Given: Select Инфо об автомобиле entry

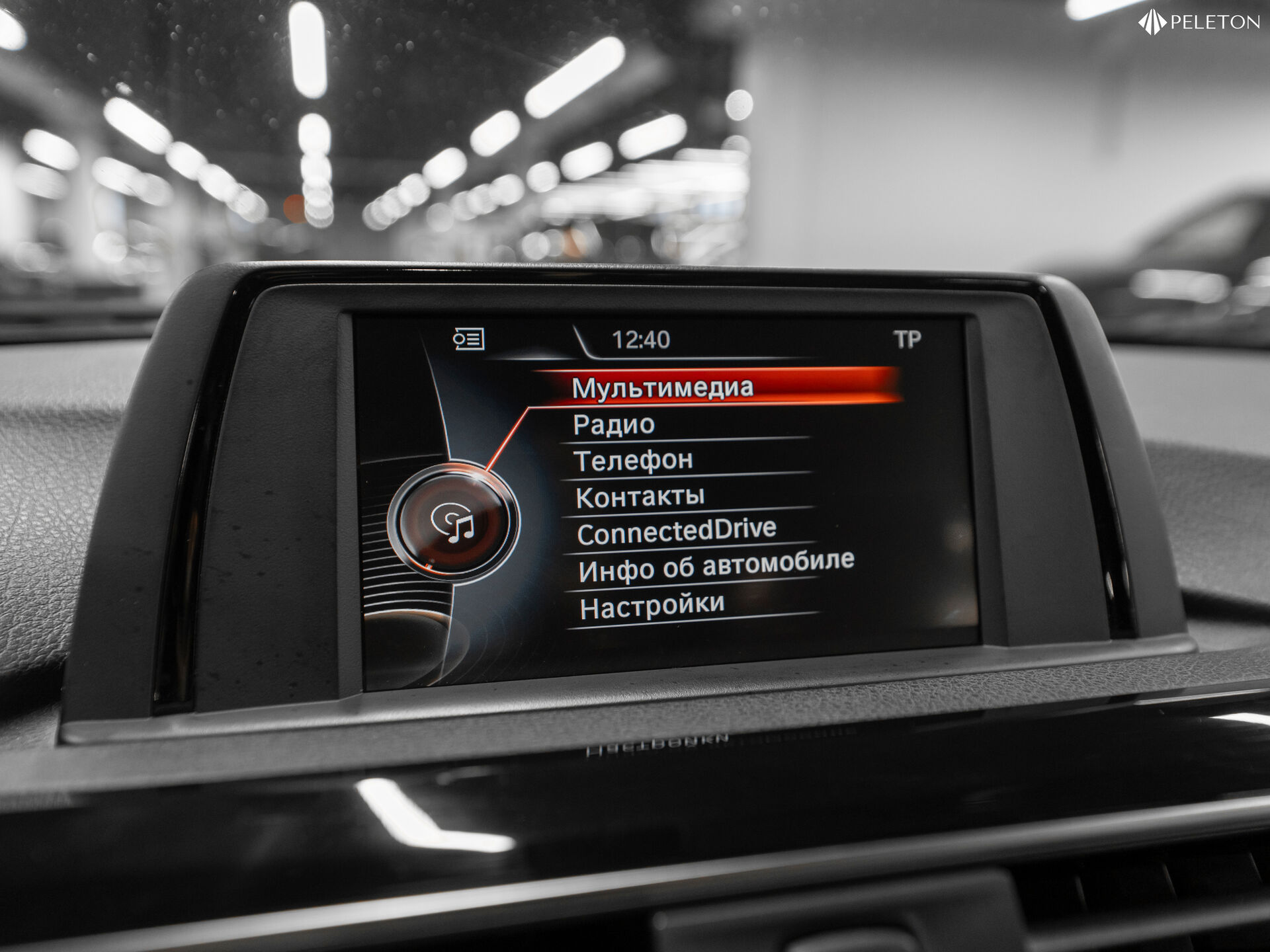Looking at the screenshot, I should point(716,567).
